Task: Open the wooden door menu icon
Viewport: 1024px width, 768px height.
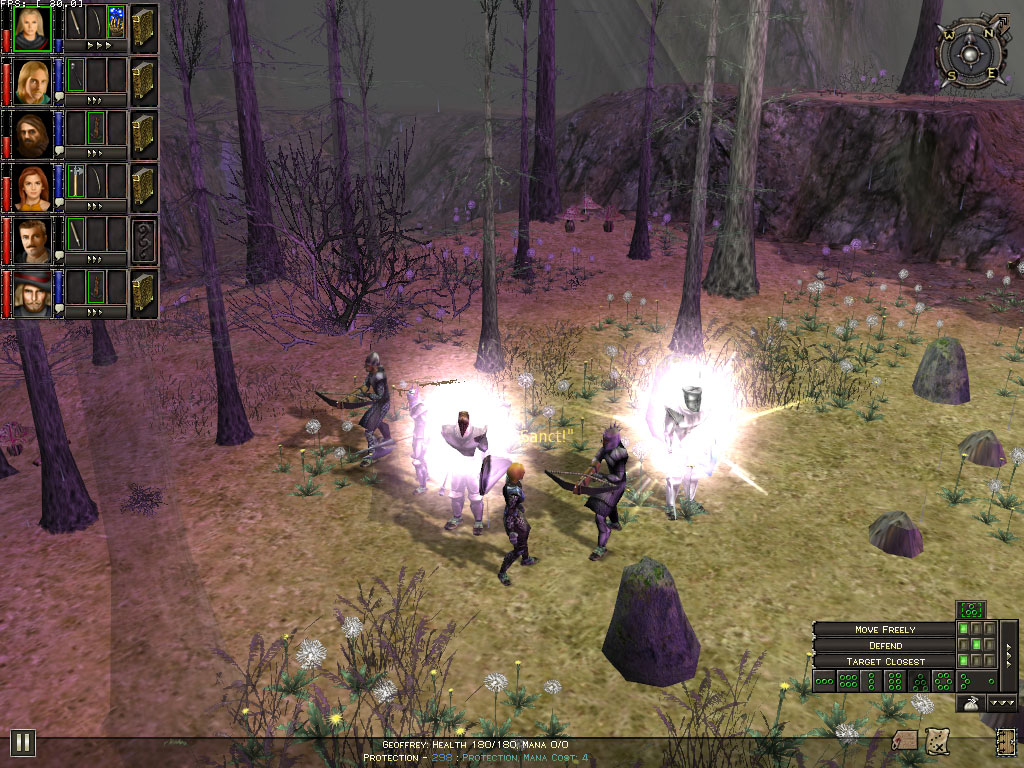Action: pos(1005,742)
